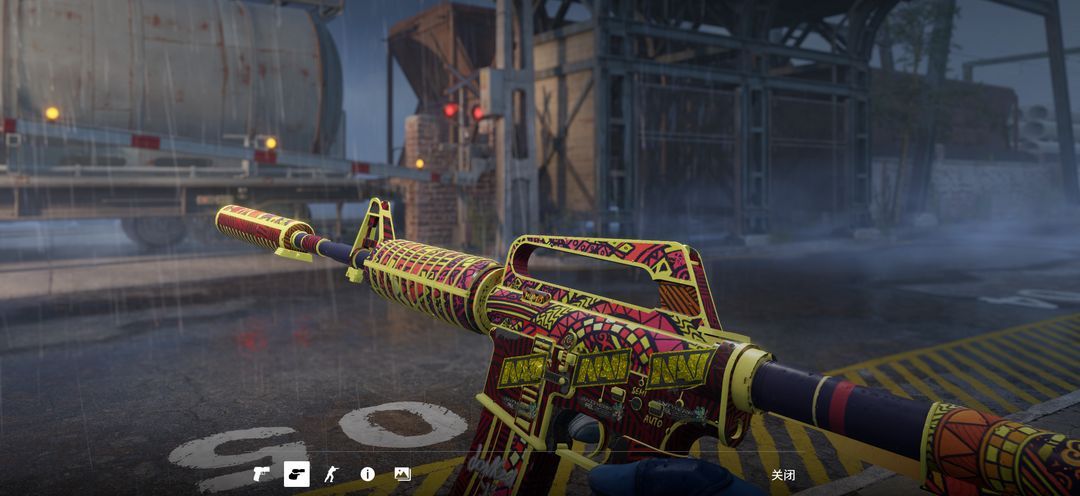Close the inspect view with 关闭

783,475
